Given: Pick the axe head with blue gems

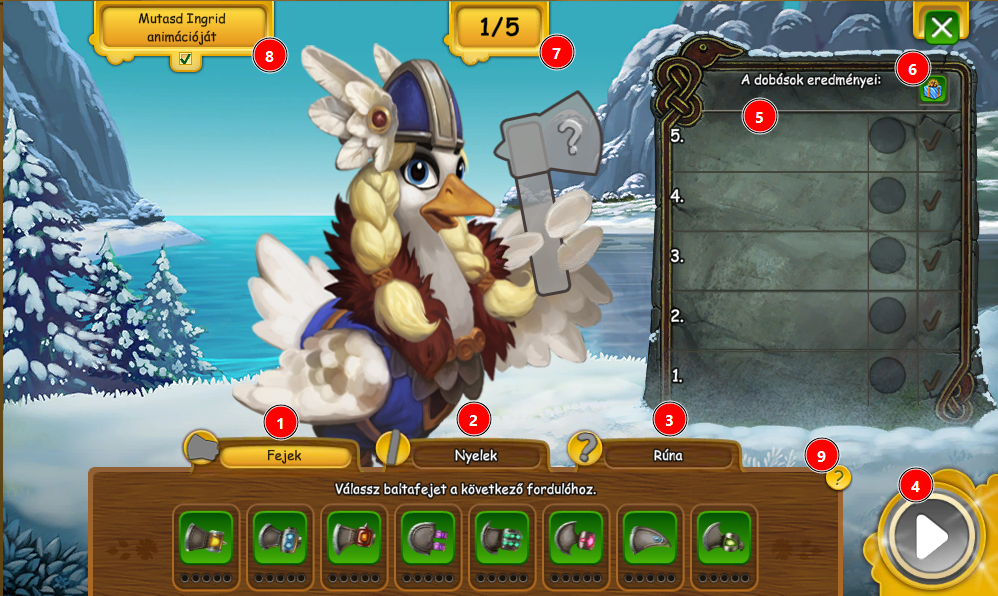Looking at the screenshot, I should (x=280, y=538).
